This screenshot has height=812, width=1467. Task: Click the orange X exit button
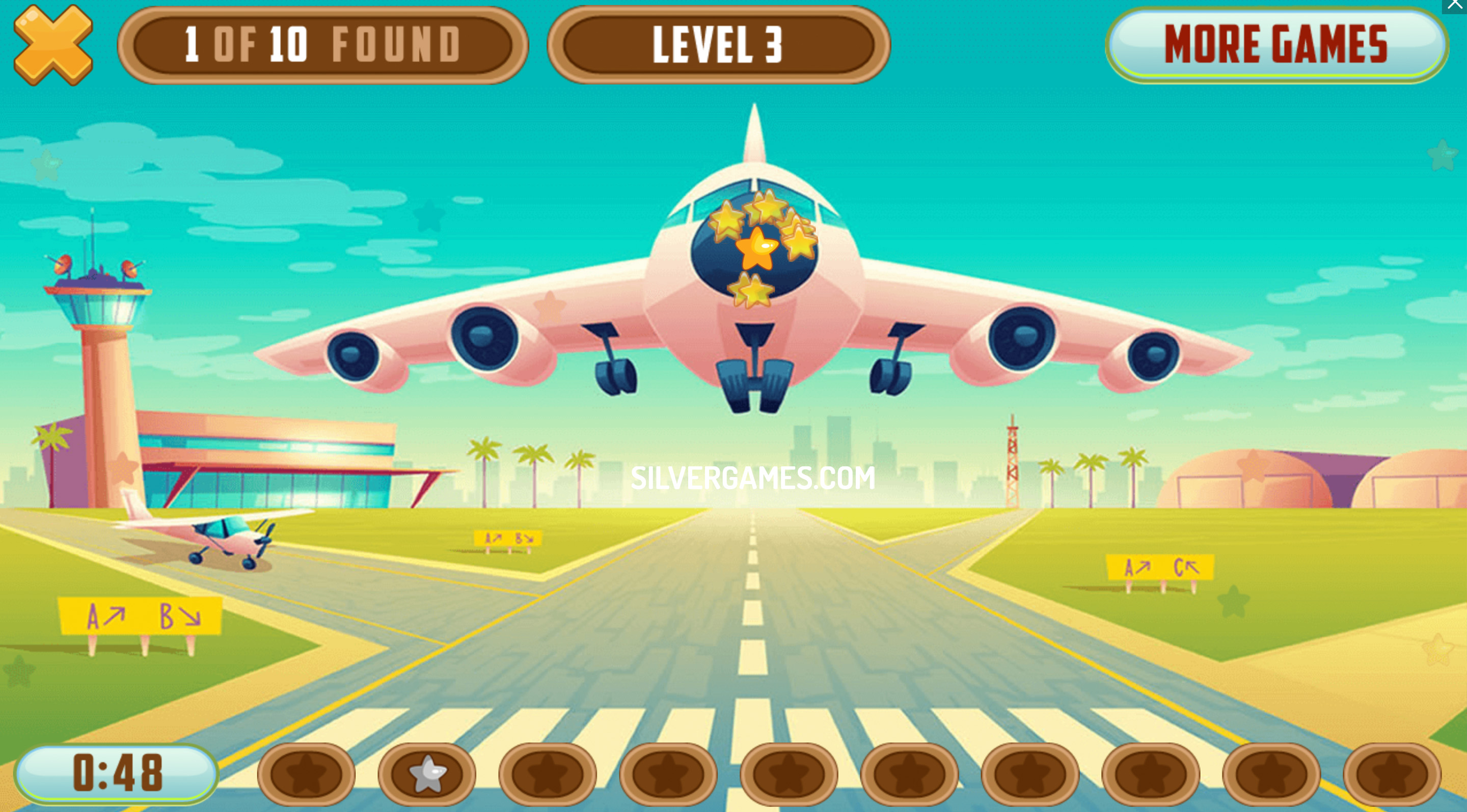coord(53,45)
